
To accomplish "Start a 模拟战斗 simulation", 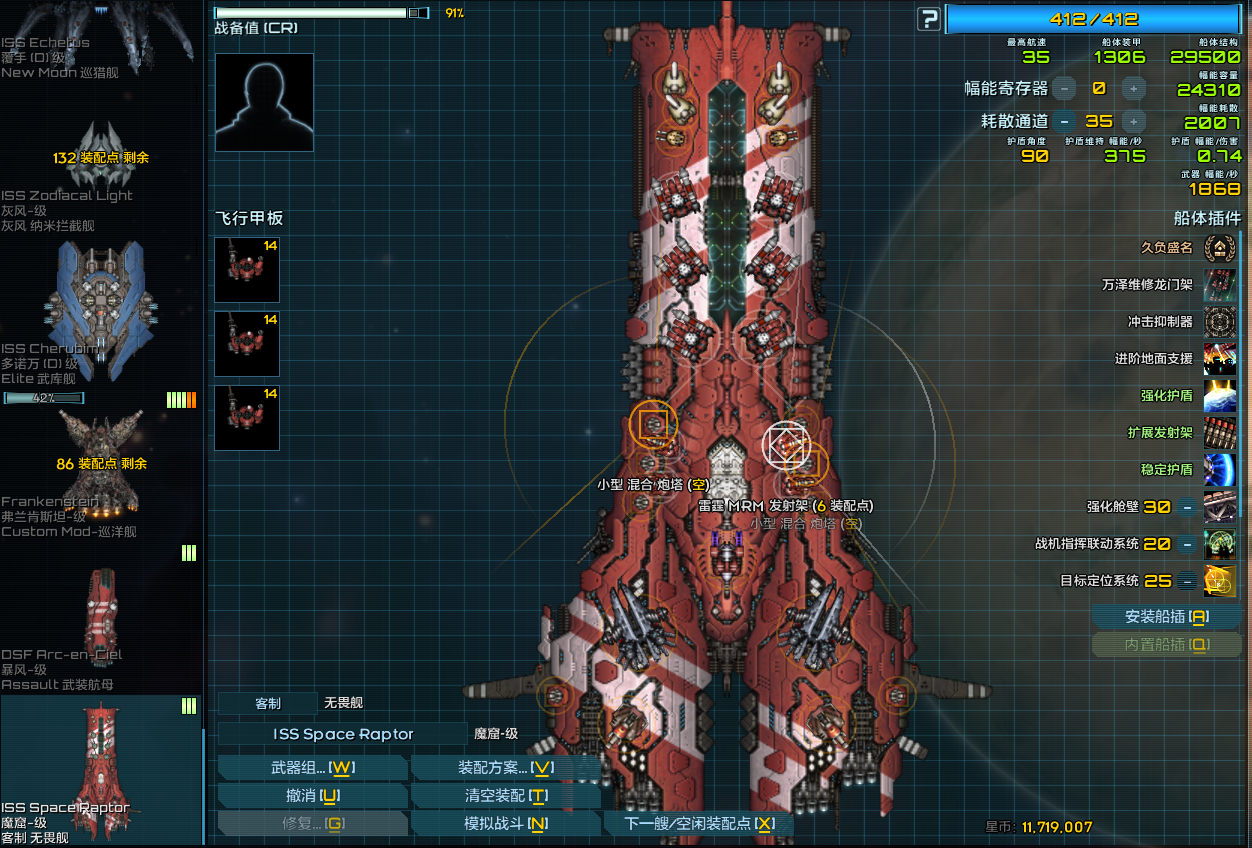I will pos(506,824).
